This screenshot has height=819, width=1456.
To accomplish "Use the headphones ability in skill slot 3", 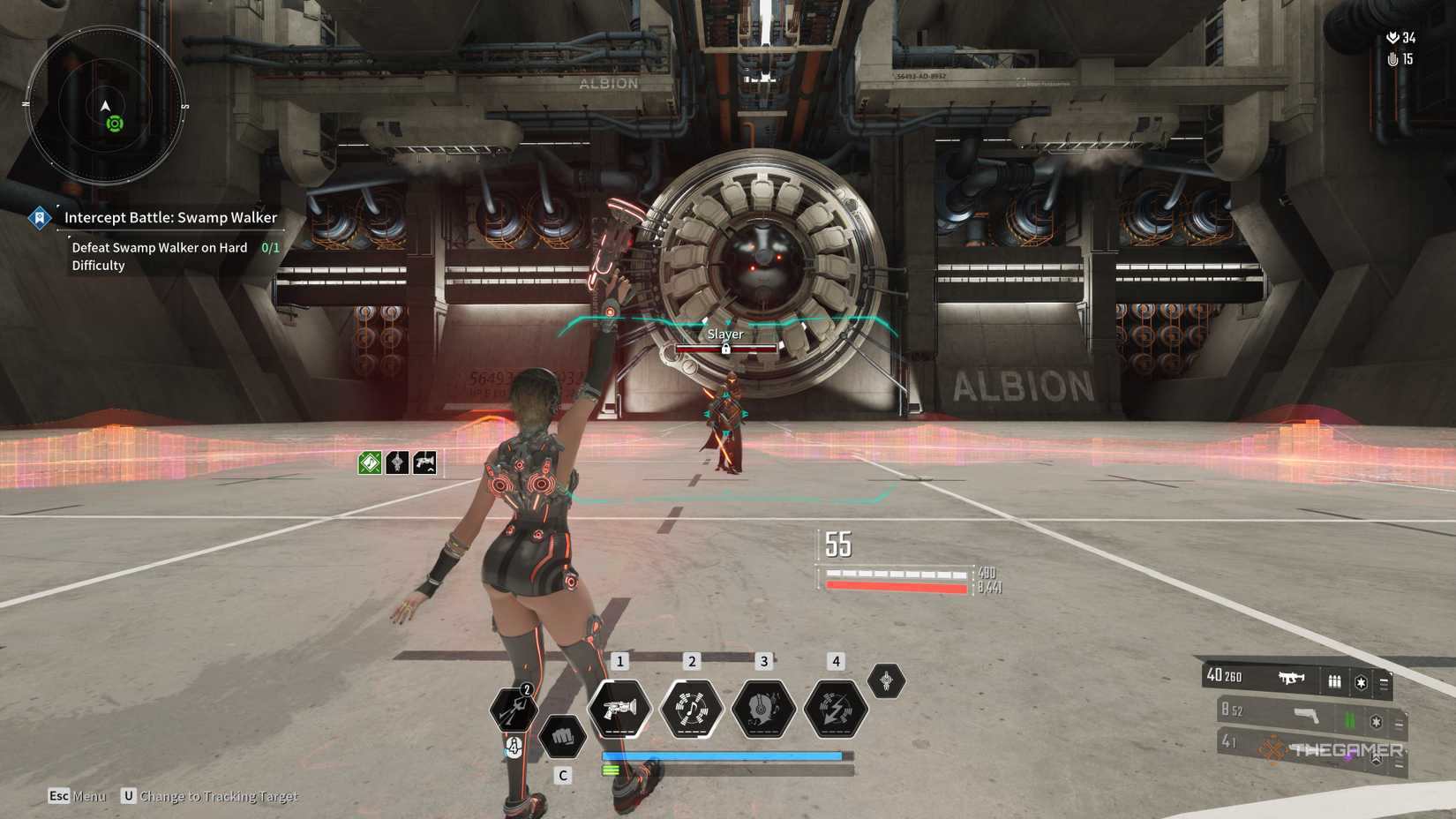I will click(x=764, y=709).
